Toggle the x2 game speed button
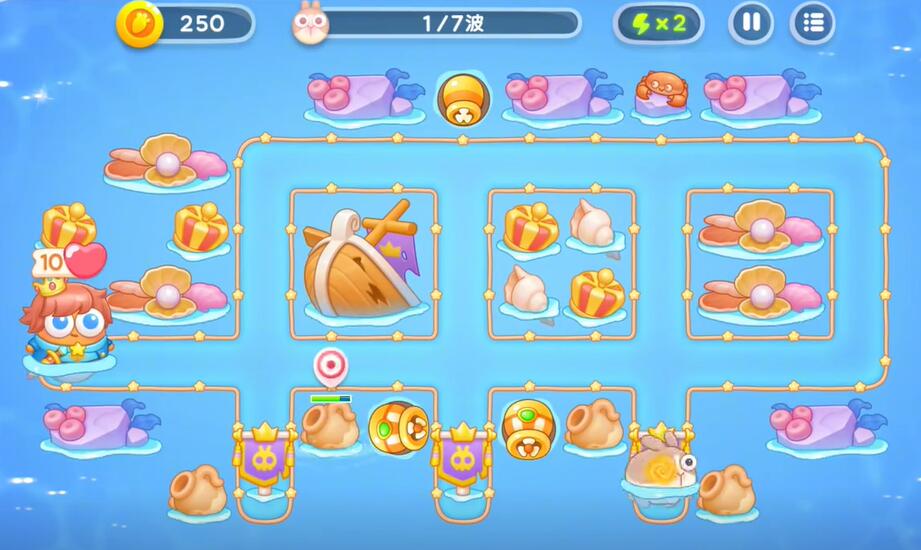Screen dimensions: 921x550 coord(658,24)
